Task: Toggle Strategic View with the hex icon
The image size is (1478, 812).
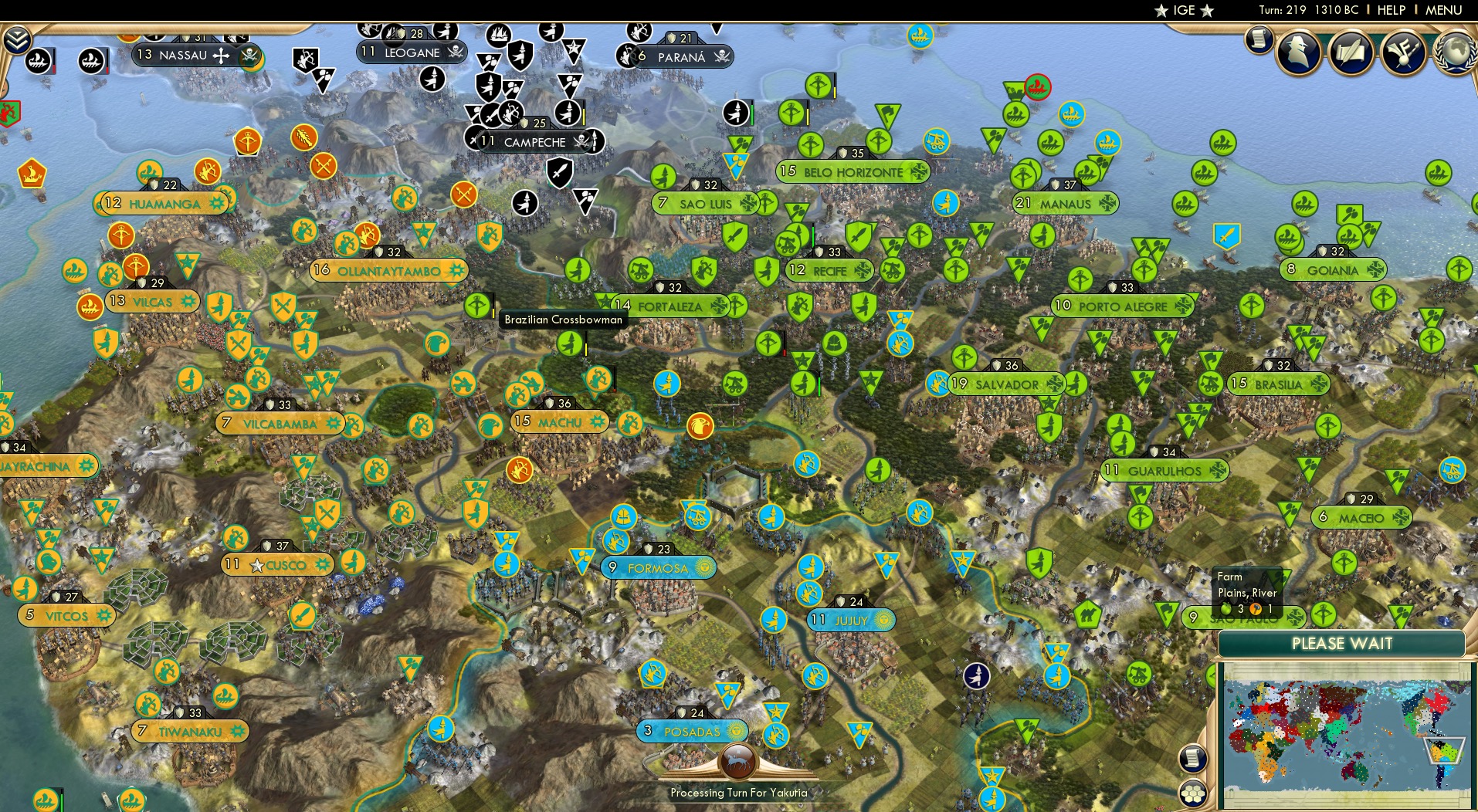Action: pos(1192,791)
